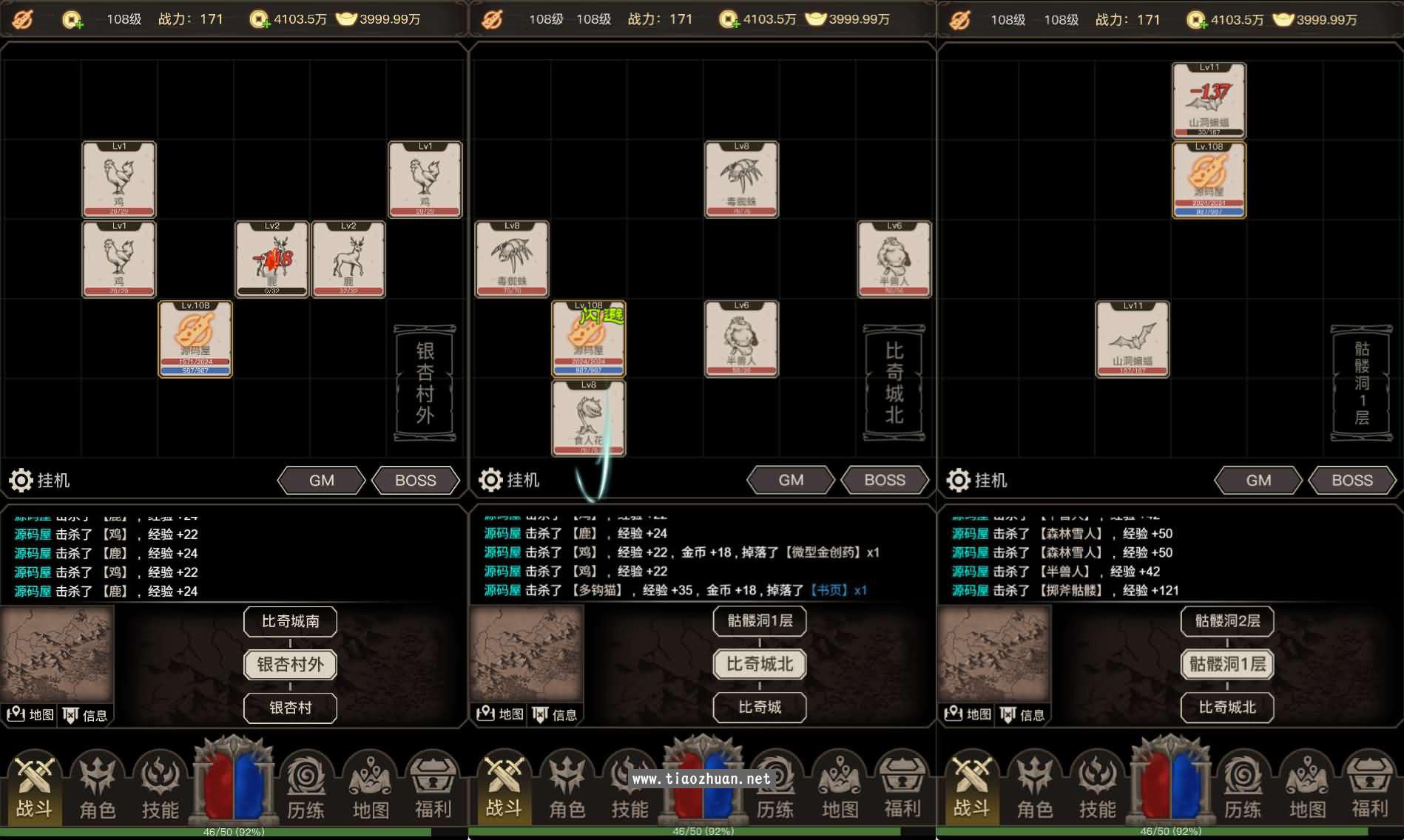Image resolution: width=1404 pixels, height=840 pixels.
Task: Choose the 比奇城 node below 比奇城北
Action: pos(760,708)
